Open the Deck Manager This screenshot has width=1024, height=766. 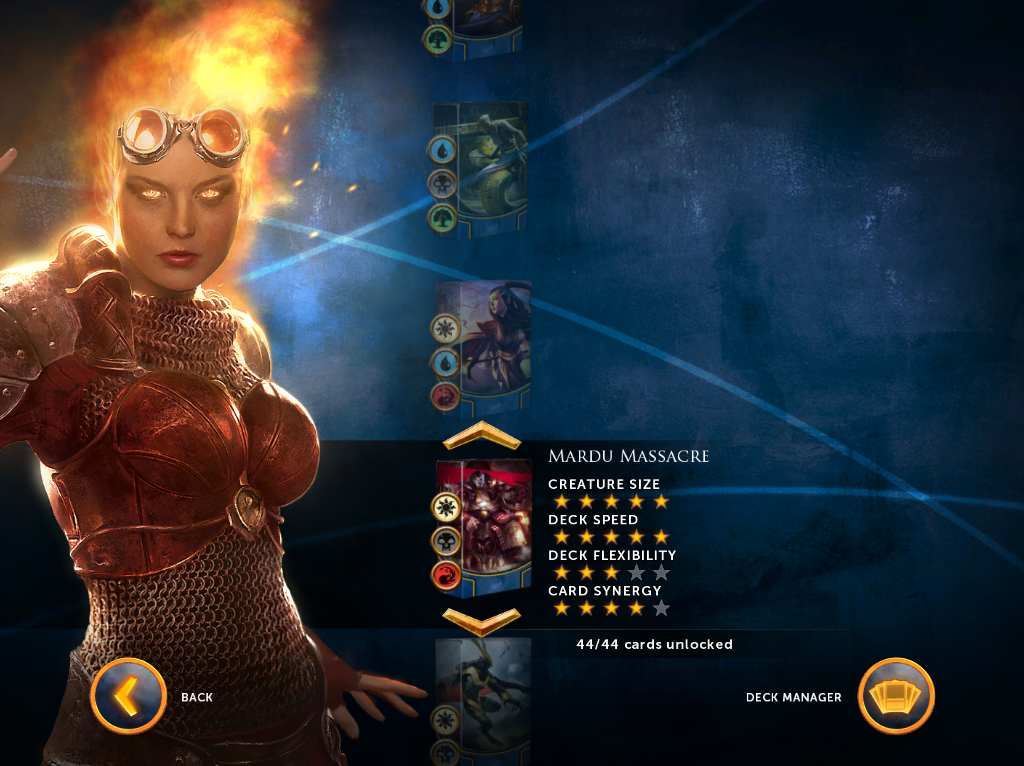(x=896, y=696)
